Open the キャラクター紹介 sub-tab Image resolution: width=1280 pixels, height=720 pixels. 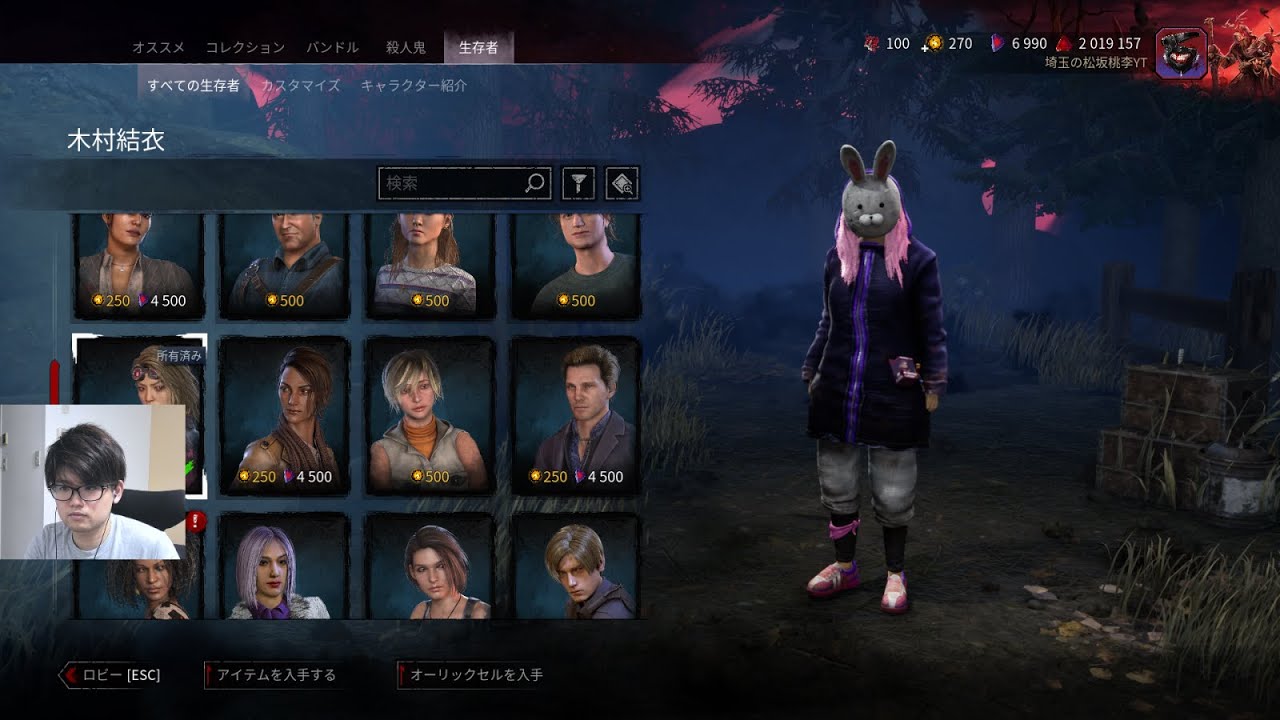point(413,85)
